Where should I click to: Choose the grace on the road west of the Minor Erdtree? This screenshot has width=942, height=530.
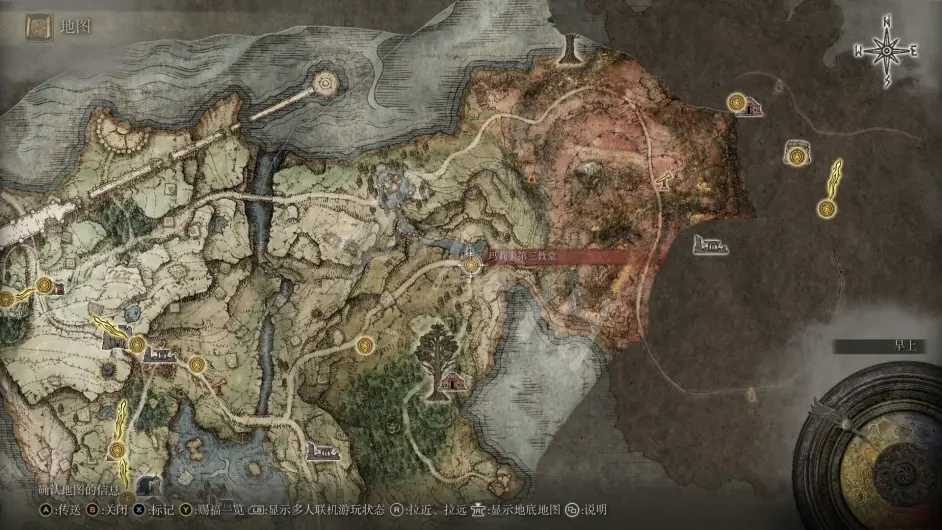tap(366, 345)
